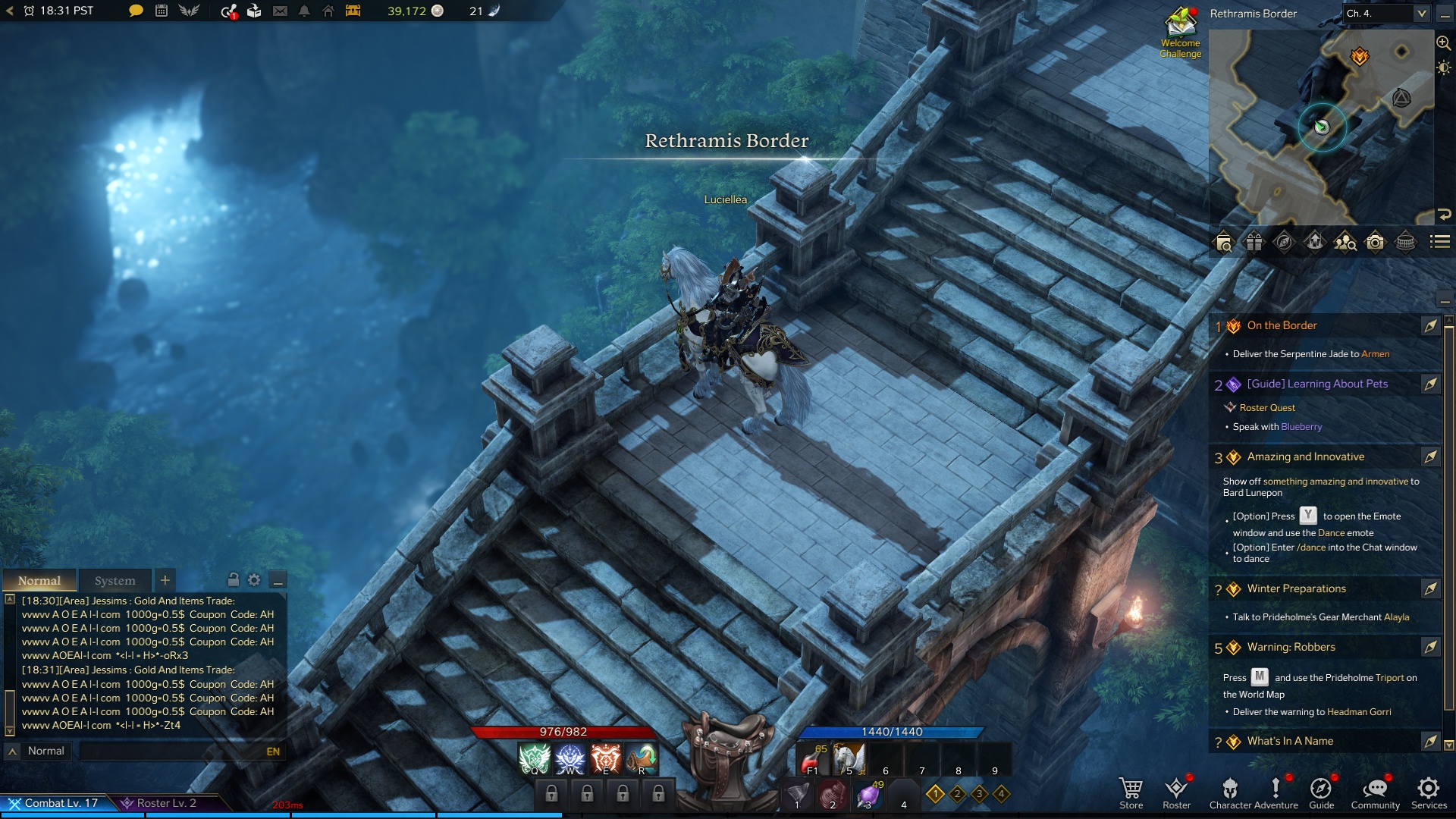Viewport: 1456px width, 819px height.
Task: Add a new chat tab with the plus button
Action: [x=165, y=580]
